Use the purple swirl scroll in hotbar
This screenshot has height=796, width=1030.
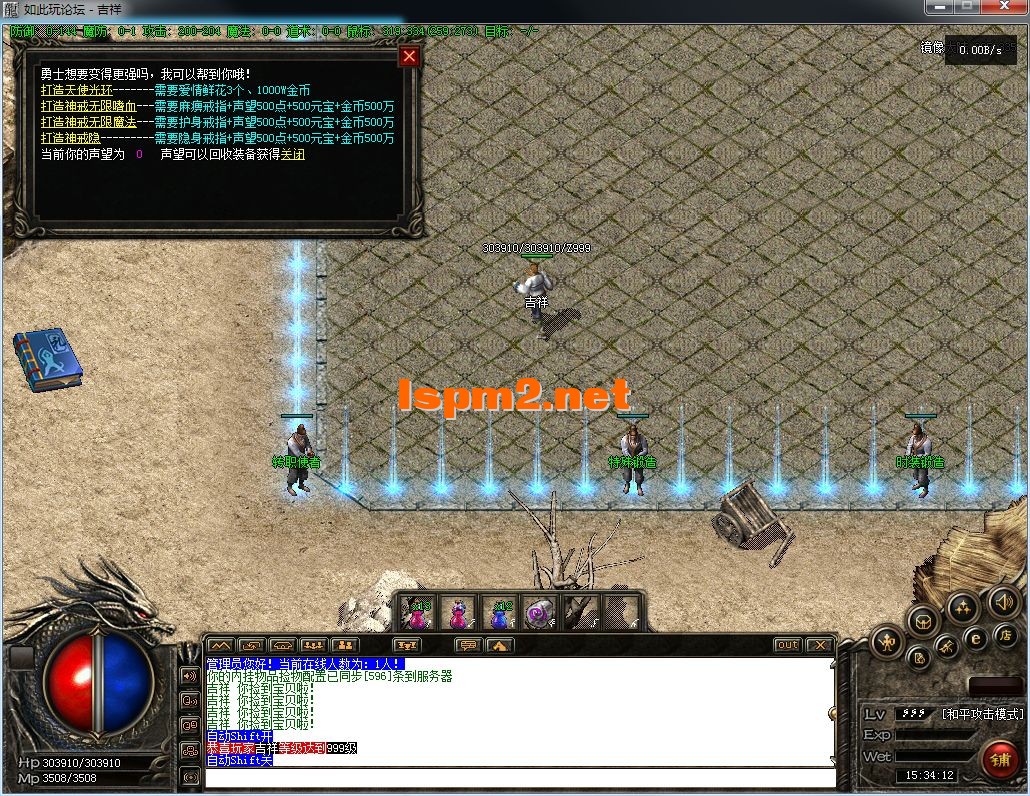tap(540, 612)
